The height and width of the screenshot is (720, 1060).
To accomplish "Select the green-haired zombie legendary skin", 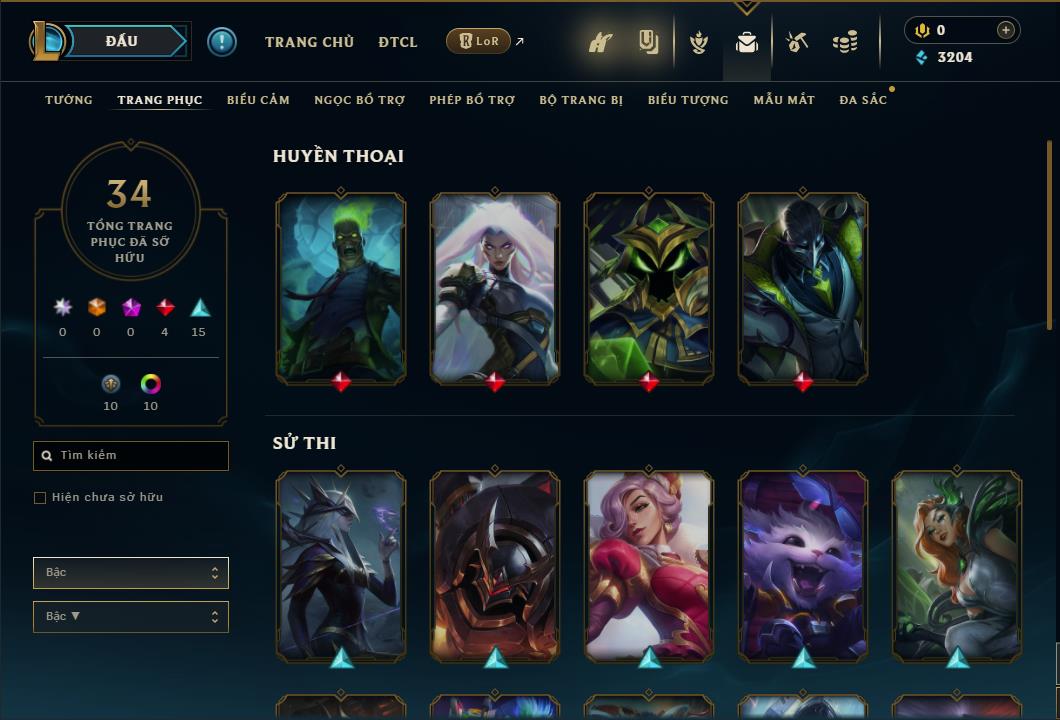I will 341,287.
